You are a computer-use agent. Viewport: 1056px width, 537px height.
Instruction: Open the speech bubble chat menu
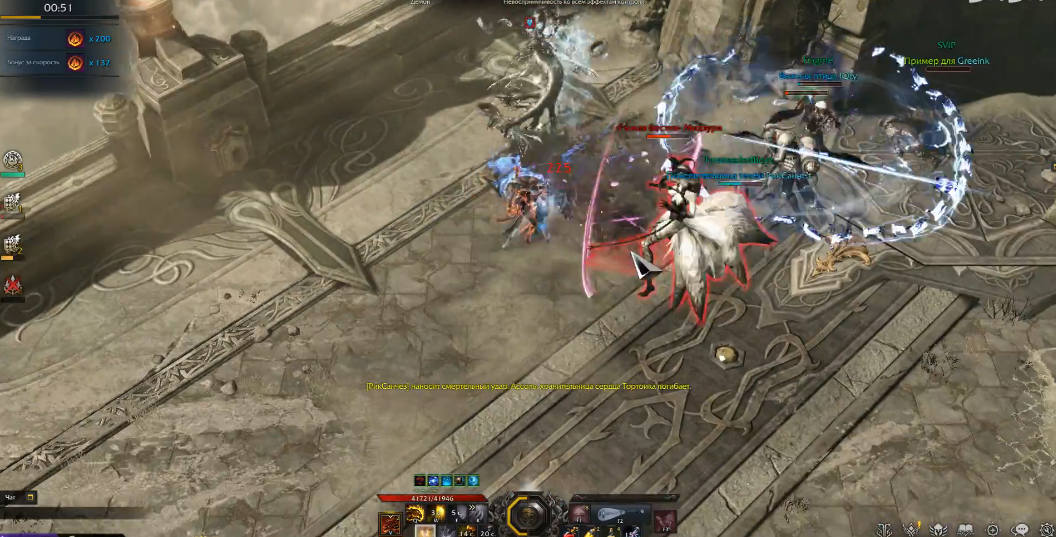pyautogui.click(x=1020, y=529)
